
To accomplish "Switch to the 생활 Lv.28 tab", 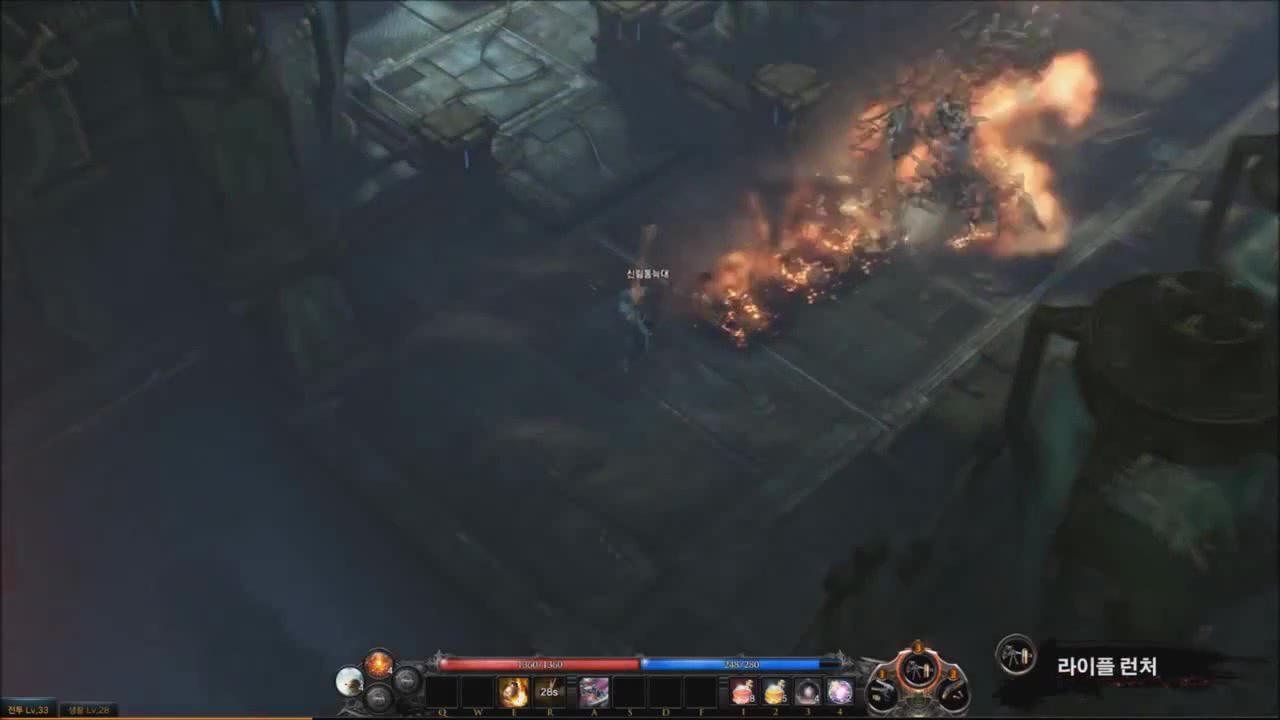I will (88, 708).
